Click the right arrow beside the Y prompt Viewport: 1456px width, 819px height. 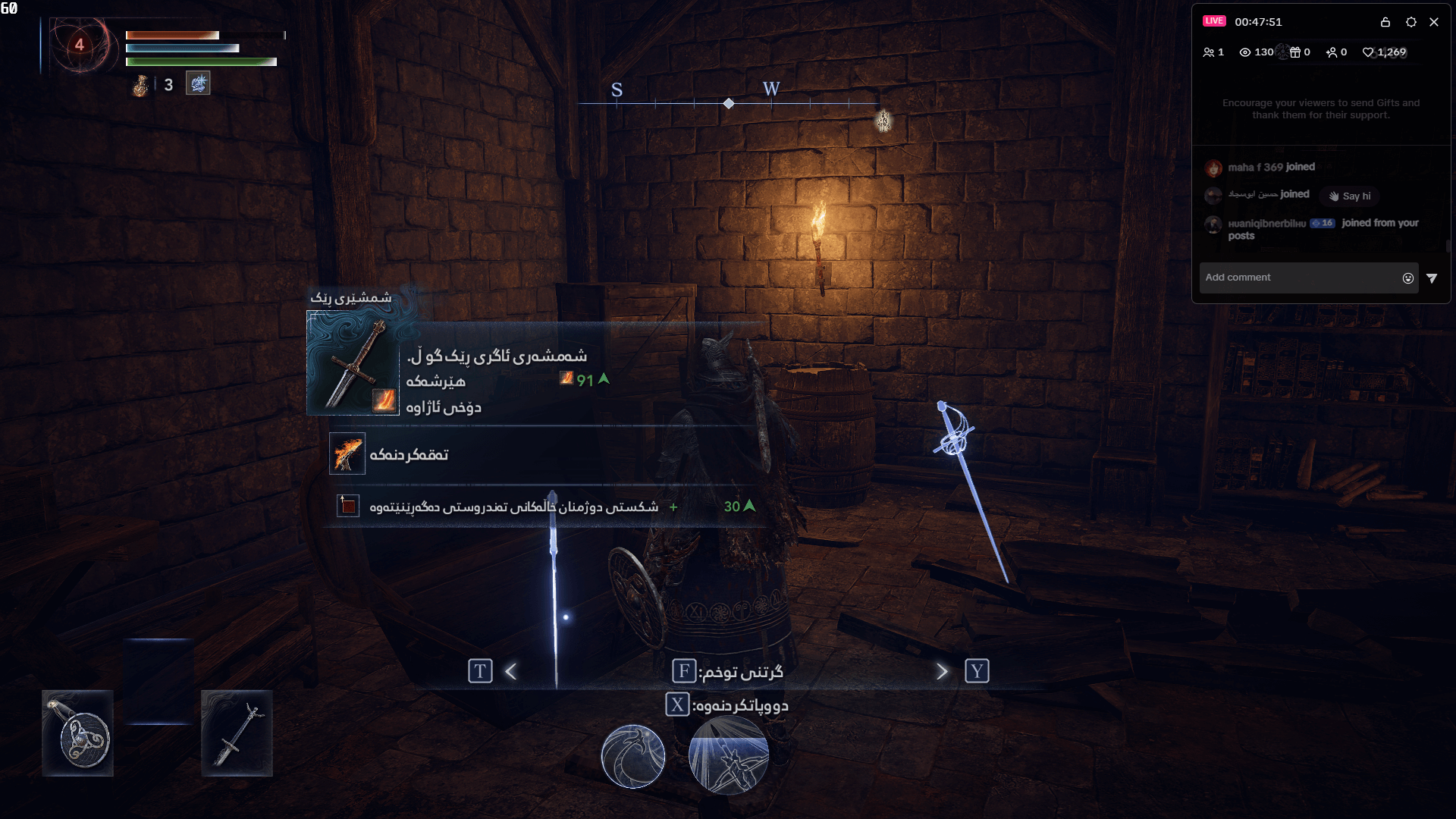(942, 670)
